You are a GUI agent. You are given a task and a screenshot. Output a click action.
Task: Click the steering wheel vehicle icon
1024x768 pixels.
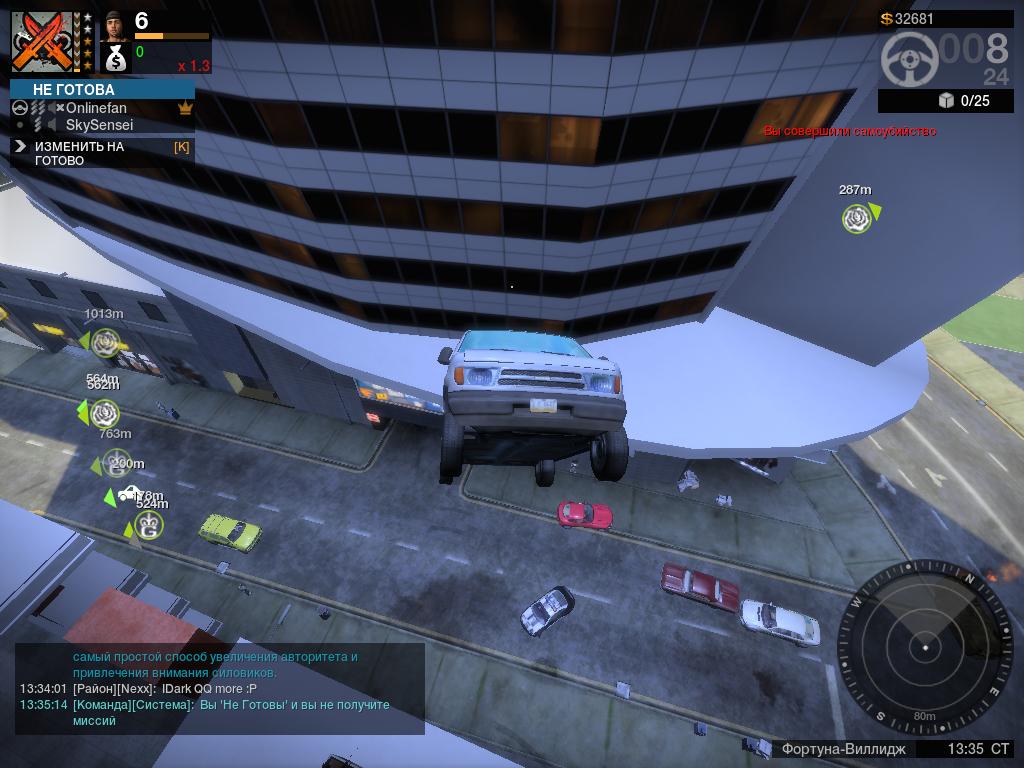(x=908, y=59)
